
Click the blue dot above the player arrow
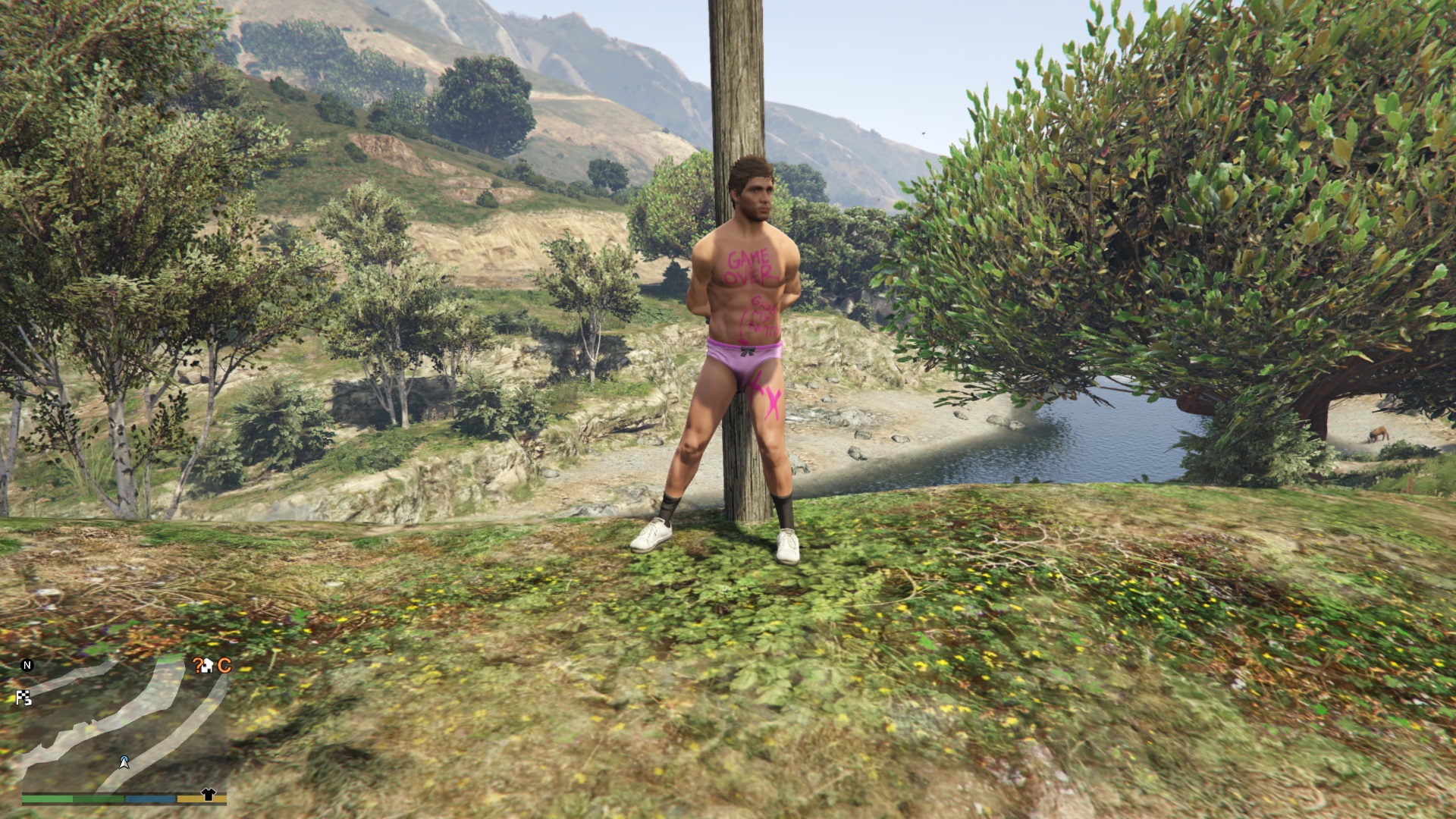click(124, 758)
